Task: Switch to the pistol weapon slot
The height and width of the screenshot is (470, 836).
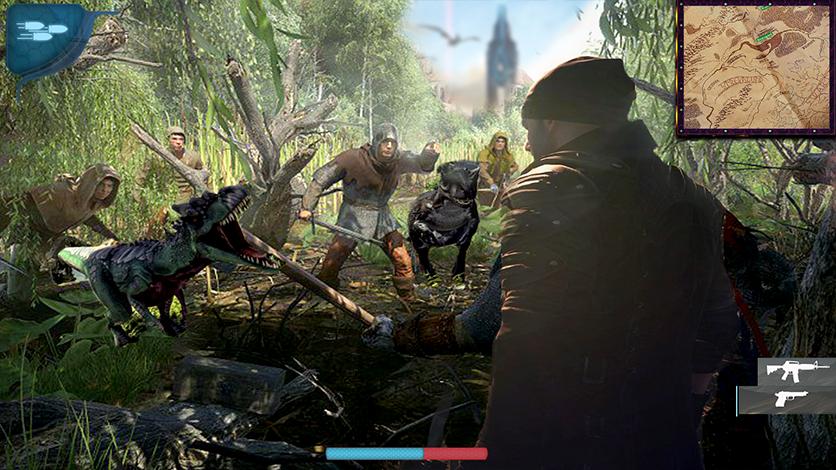Action: pyautogui.click(x=790, y=399)
